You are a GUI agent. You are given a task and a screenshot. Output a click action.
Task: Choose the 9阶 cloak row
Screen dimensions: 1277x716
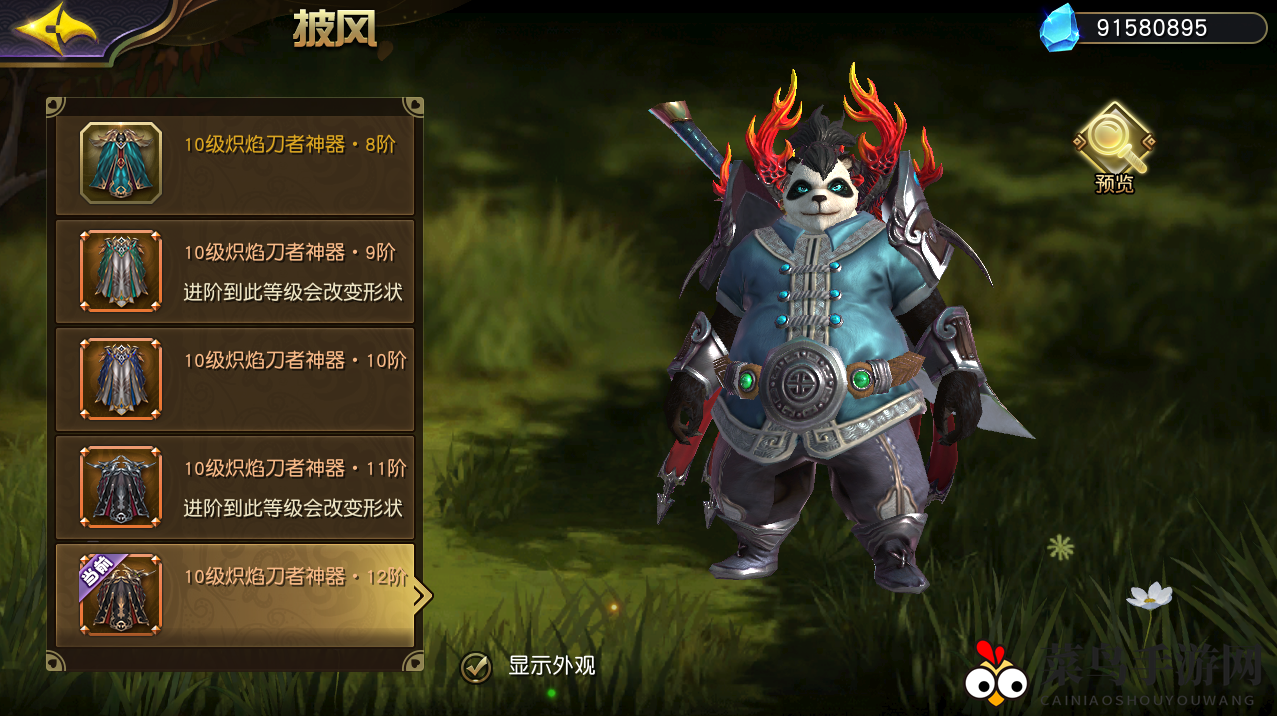pos(235,271)
